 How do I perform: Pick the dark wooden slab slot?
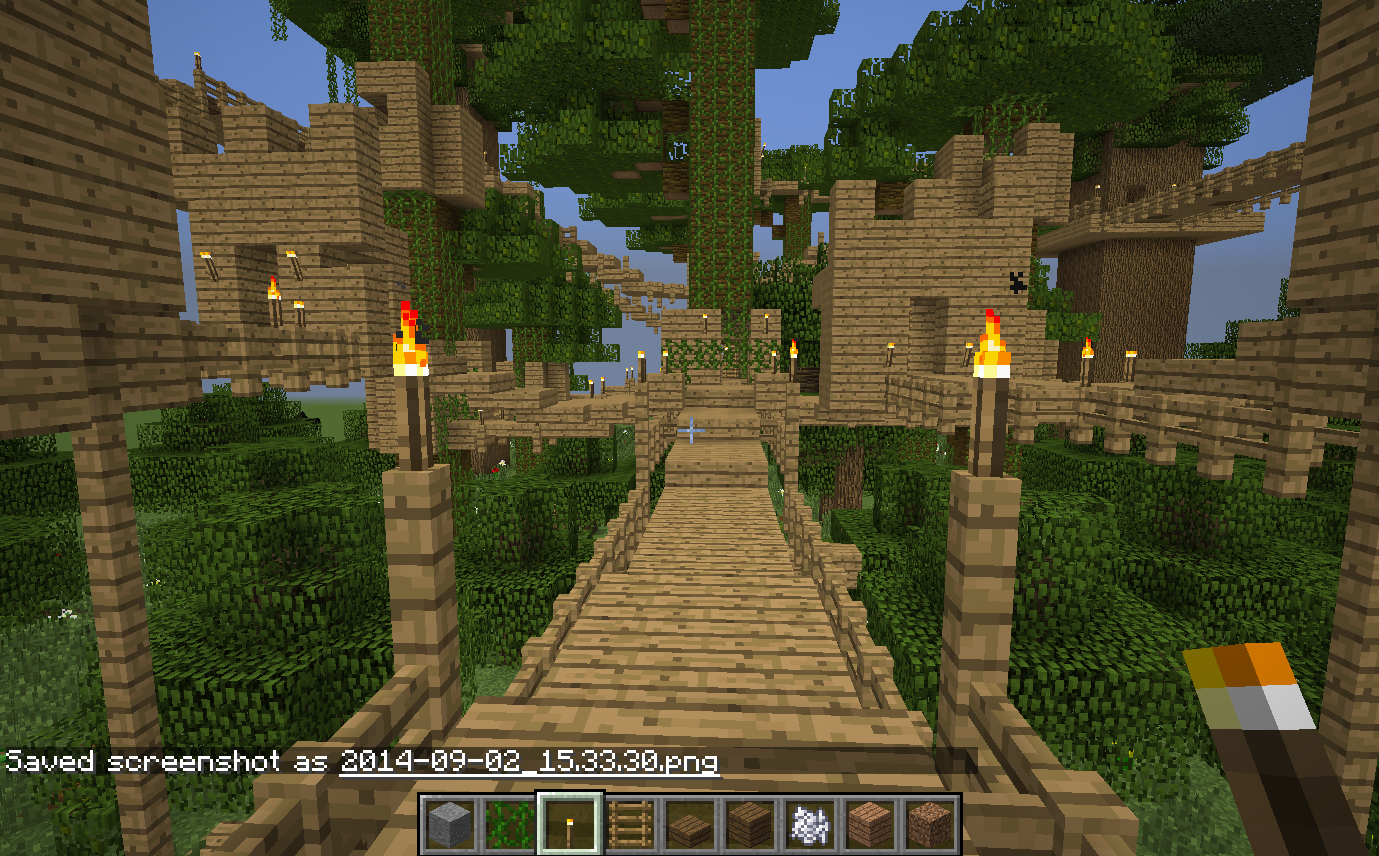689,825
